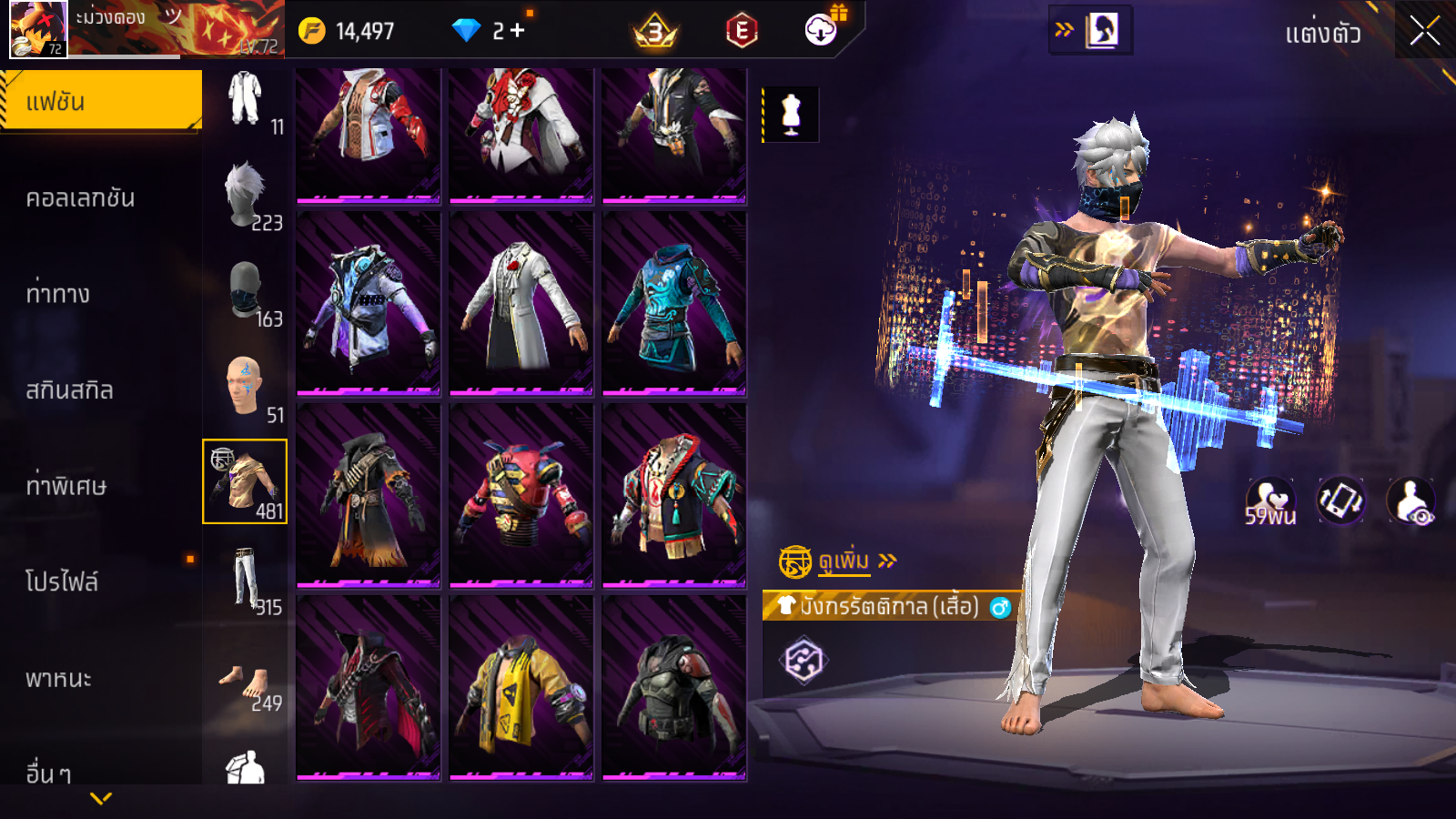This screenshot has width=1456, height=819.
Task: Select the yellow hazard jacket top
Action: click(521, 689)
